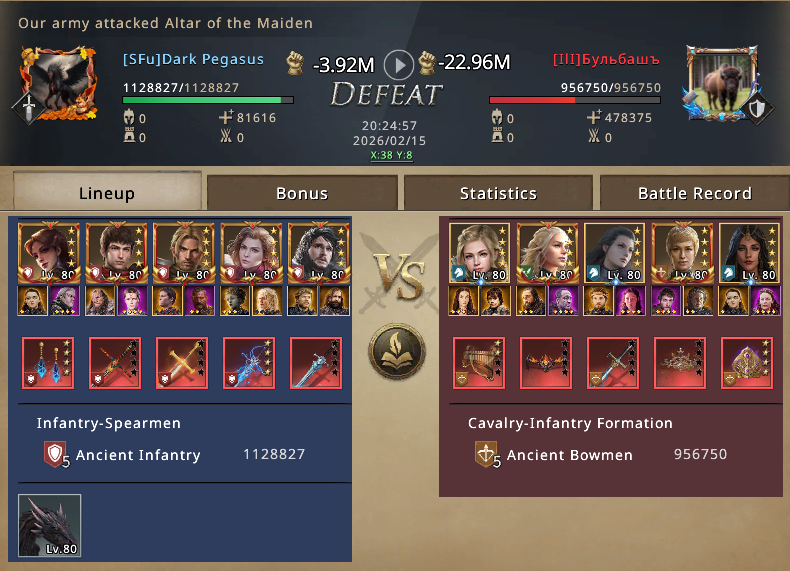Select the attacker's Ancient Infantry troop icon
Screen dimensions: 790x571
57,456
